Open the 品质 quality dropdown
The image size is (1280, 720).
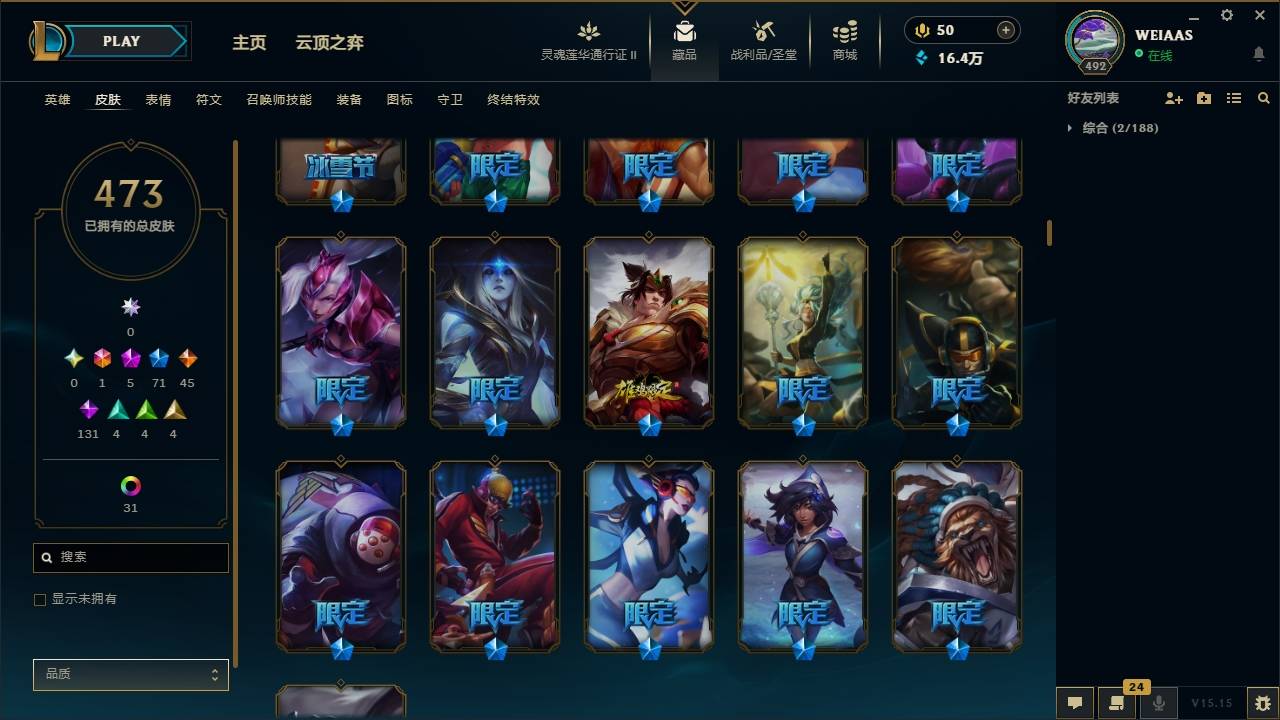130,674
